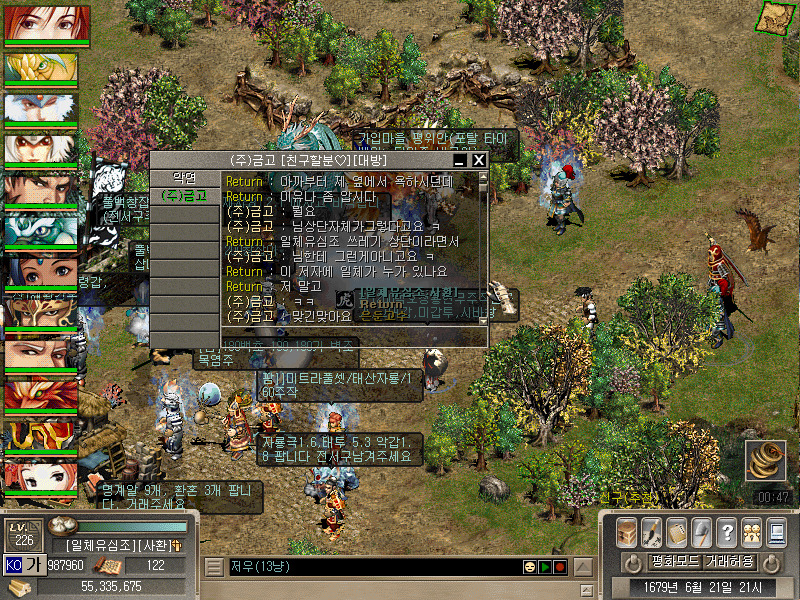Select (주)금고 in the chat member list
The height and width of the screenshot is (600, 800).
pos(183,195)
